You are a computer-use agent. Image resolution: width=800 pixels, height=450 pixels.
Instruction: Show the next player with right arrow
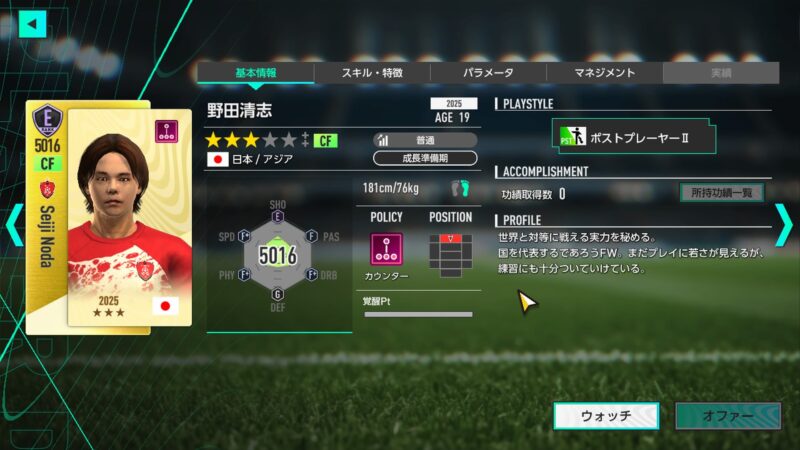[x=785, y=224]
